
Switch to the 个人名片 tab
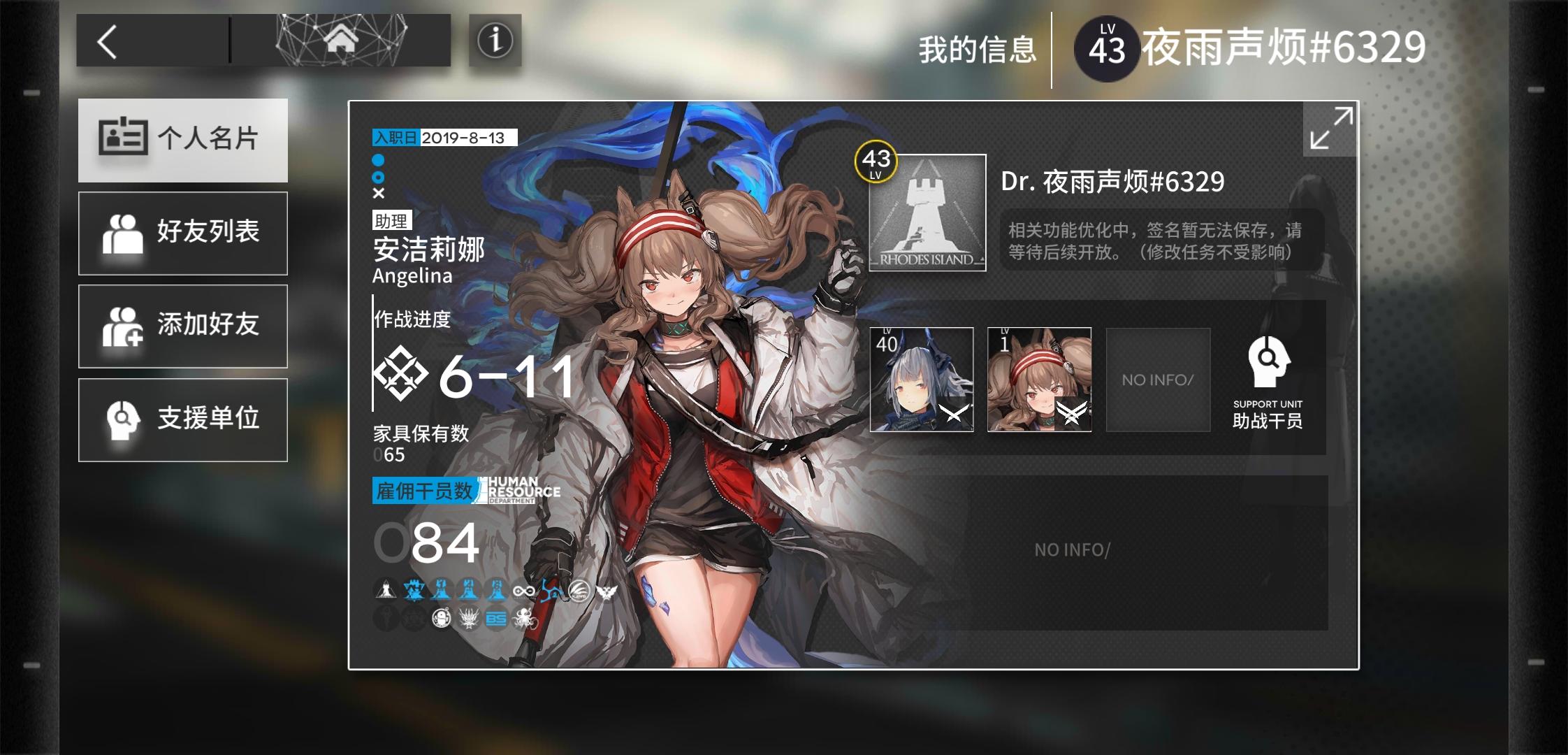click(184, 140)
